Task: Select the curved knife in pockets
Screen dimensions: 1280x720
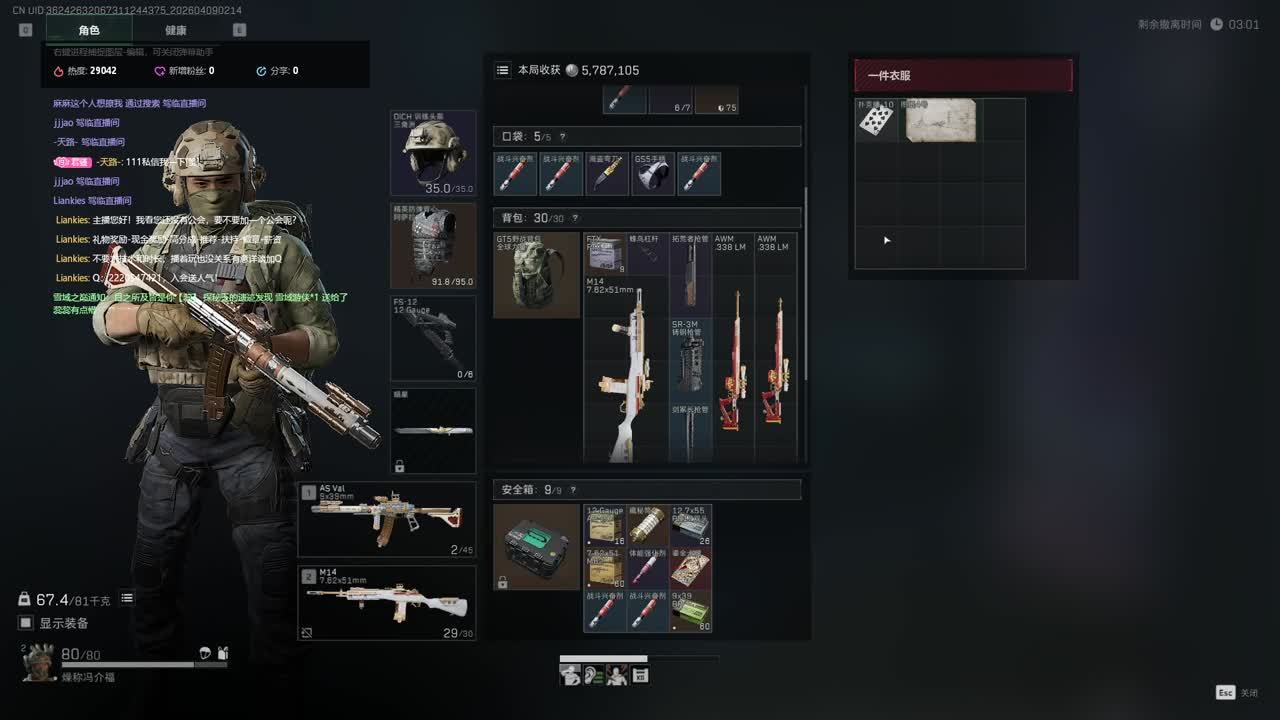Action: click(606, 174)
